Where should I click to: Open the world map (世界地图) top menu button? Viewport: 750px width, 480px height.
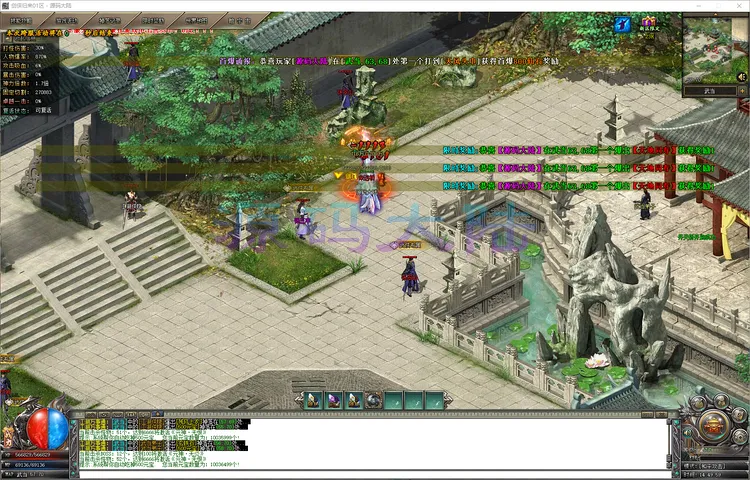pos(196,19)
